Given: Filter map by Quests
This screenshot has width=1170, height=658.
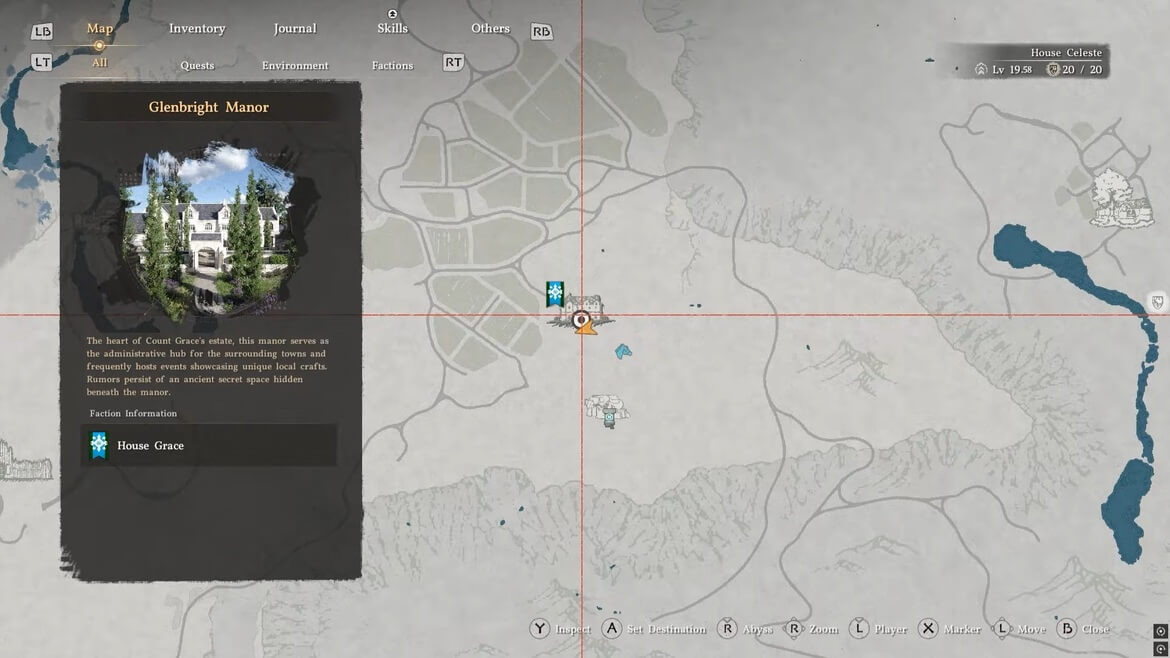Looking at the screenshot, I should click(197, 65).
